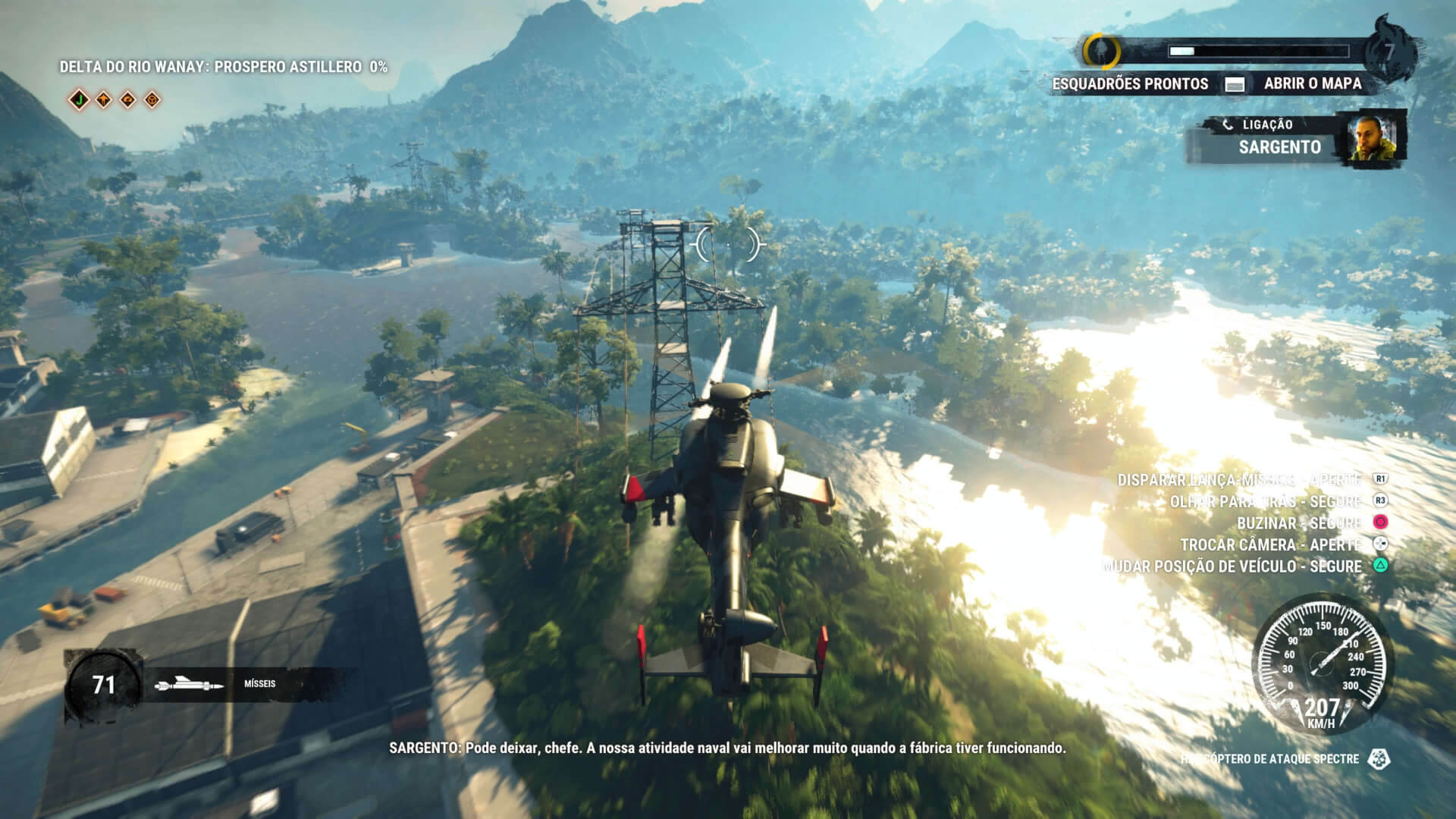Click the orange wingsuit diamond icon
1456x819 pixels.
click(103, 99)
